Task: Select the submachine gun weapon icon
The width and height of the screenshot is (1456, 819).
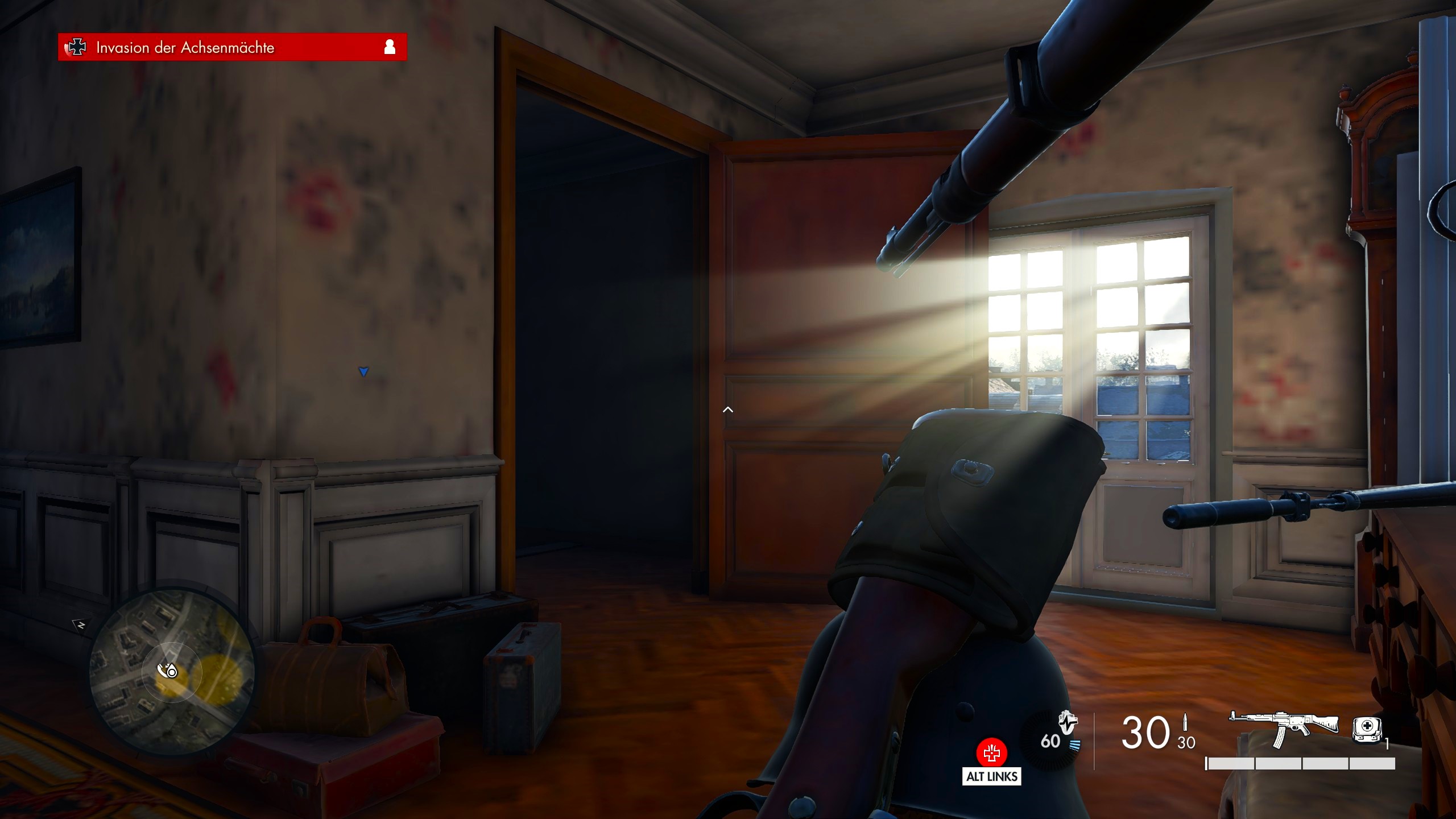Action: [1286, 727]
